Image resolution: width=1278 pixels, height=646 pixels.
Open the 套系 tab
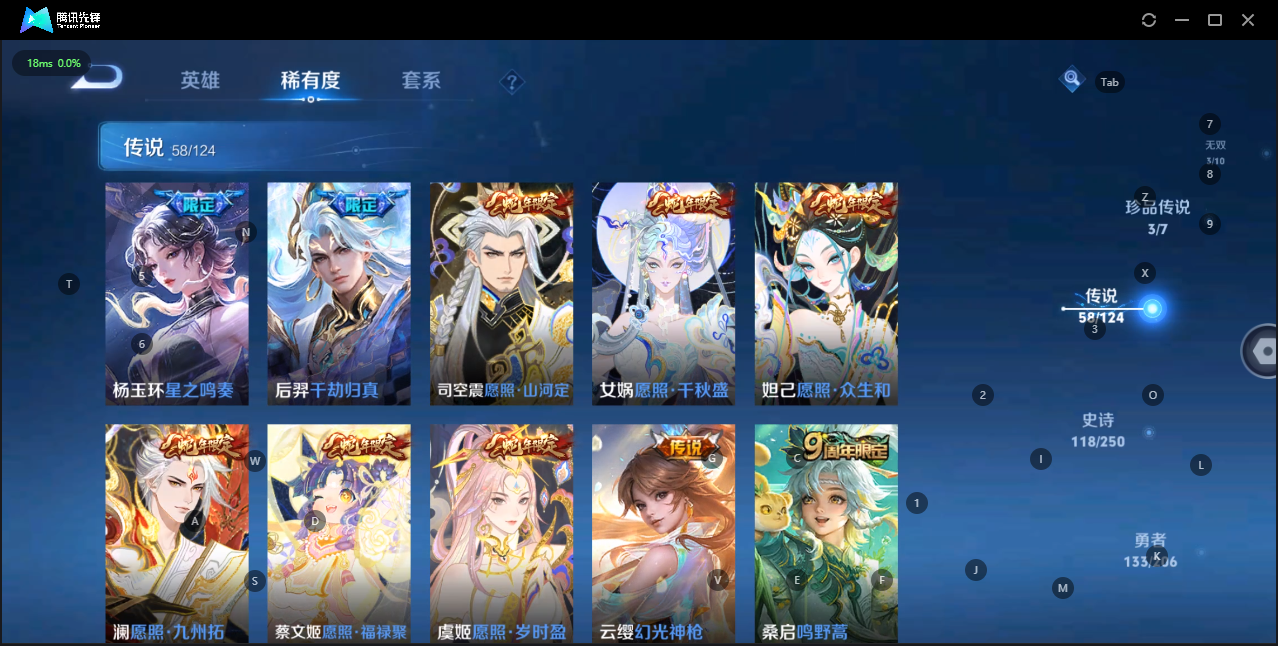[421, 81]
